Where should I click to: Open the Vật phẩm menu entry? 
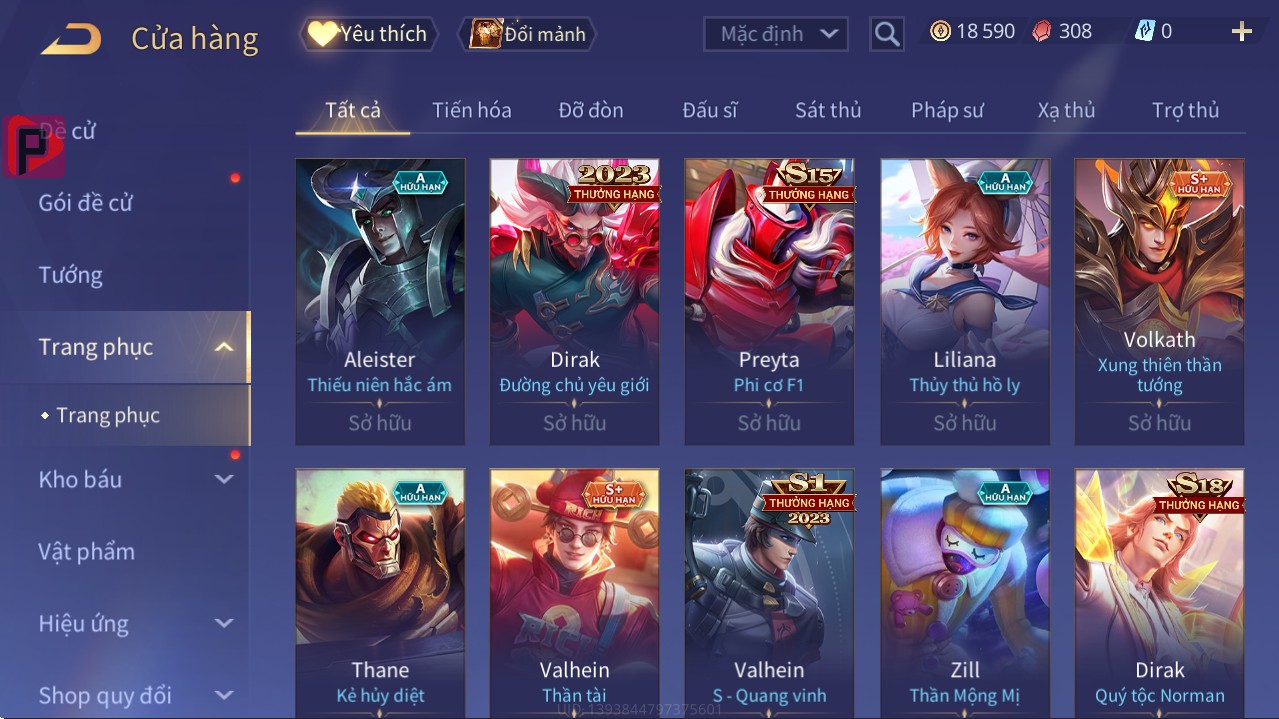87,551
